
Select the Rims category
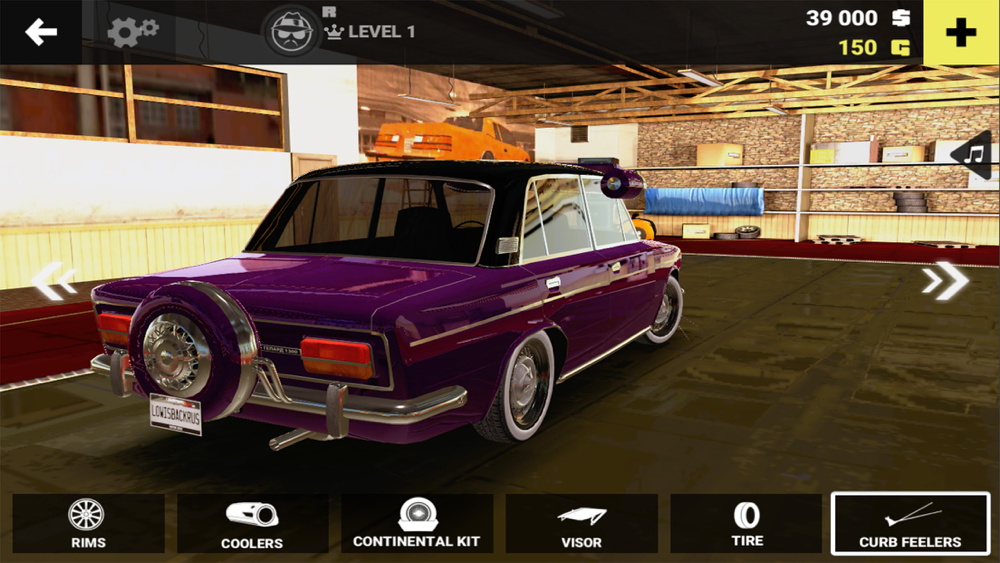point(88,524)
